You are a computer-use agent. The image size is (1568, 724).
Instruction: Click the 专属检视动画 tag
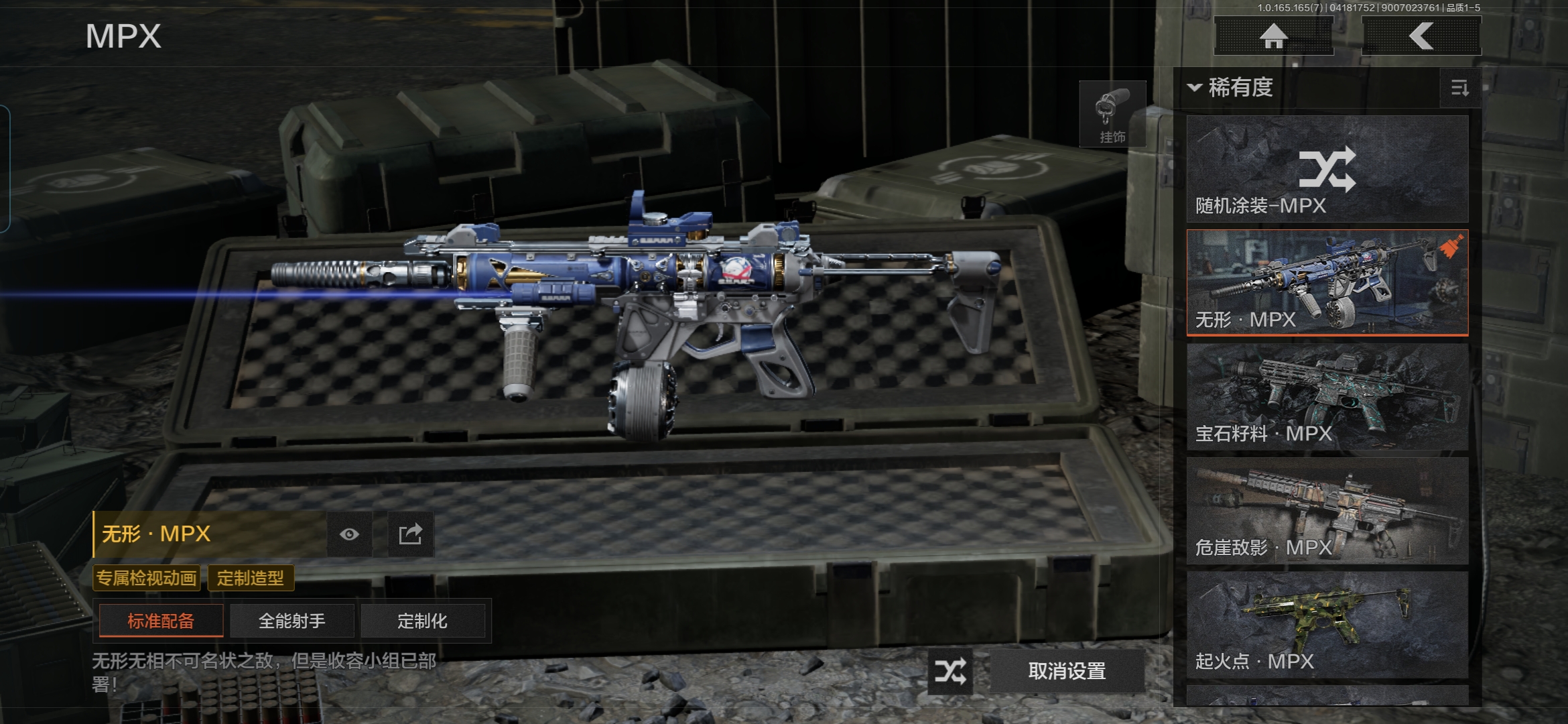coord(147,578)
